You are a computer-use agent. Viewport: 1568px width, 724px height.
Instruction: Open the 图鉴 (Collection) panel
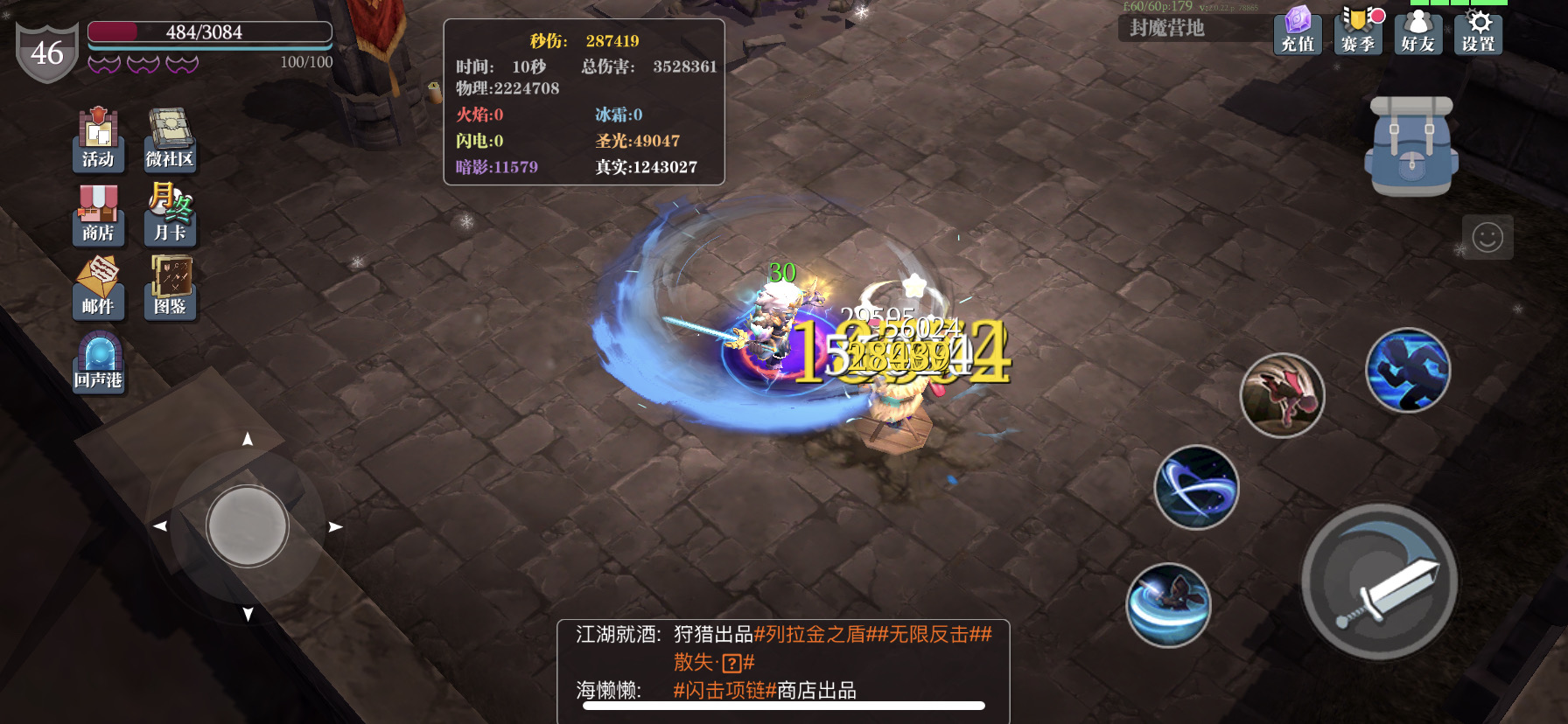click(170, 289)
